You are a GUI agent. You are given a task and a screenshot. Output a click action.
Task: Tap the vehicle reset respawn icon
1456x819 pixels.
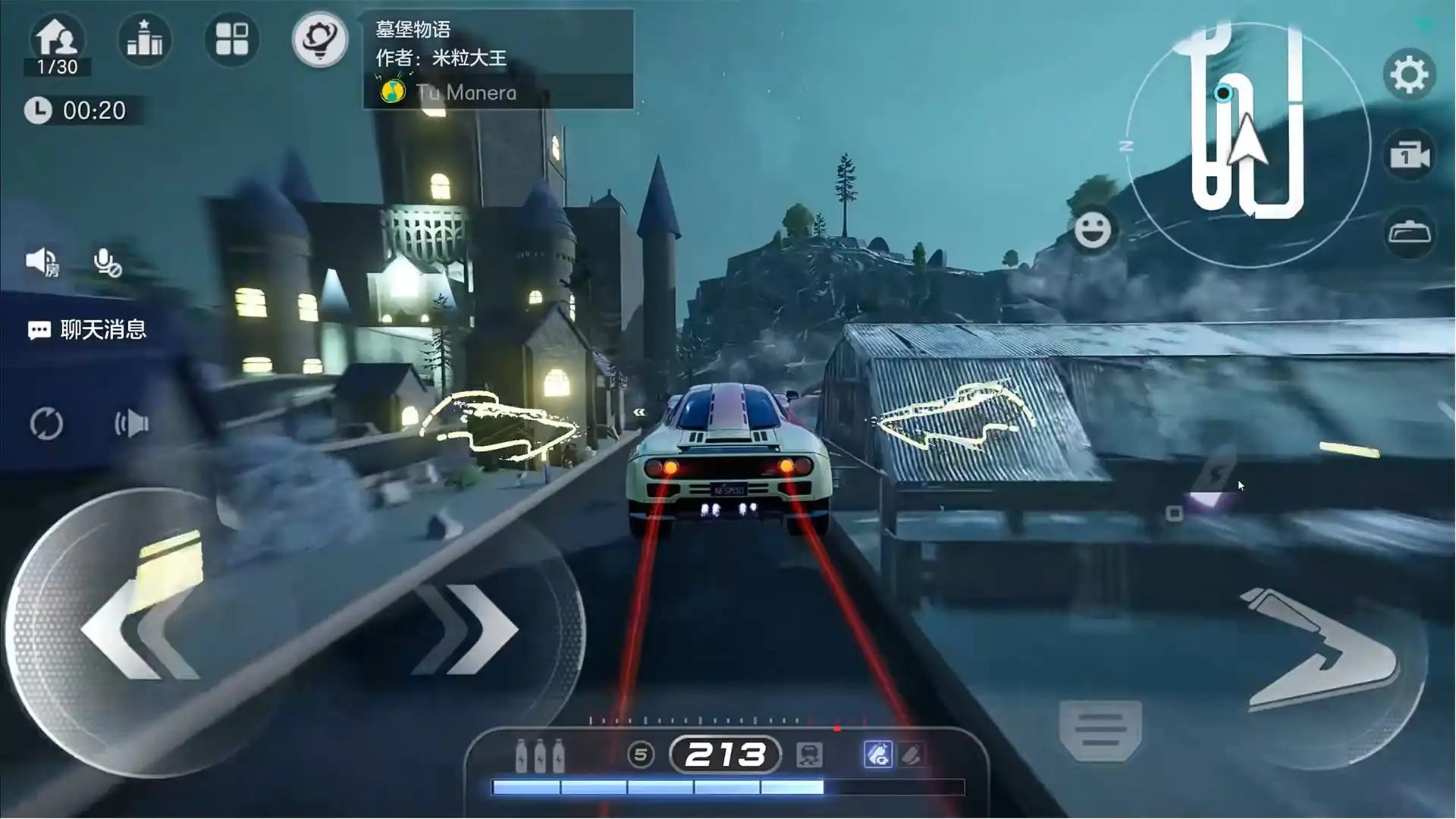click(47, 425)
